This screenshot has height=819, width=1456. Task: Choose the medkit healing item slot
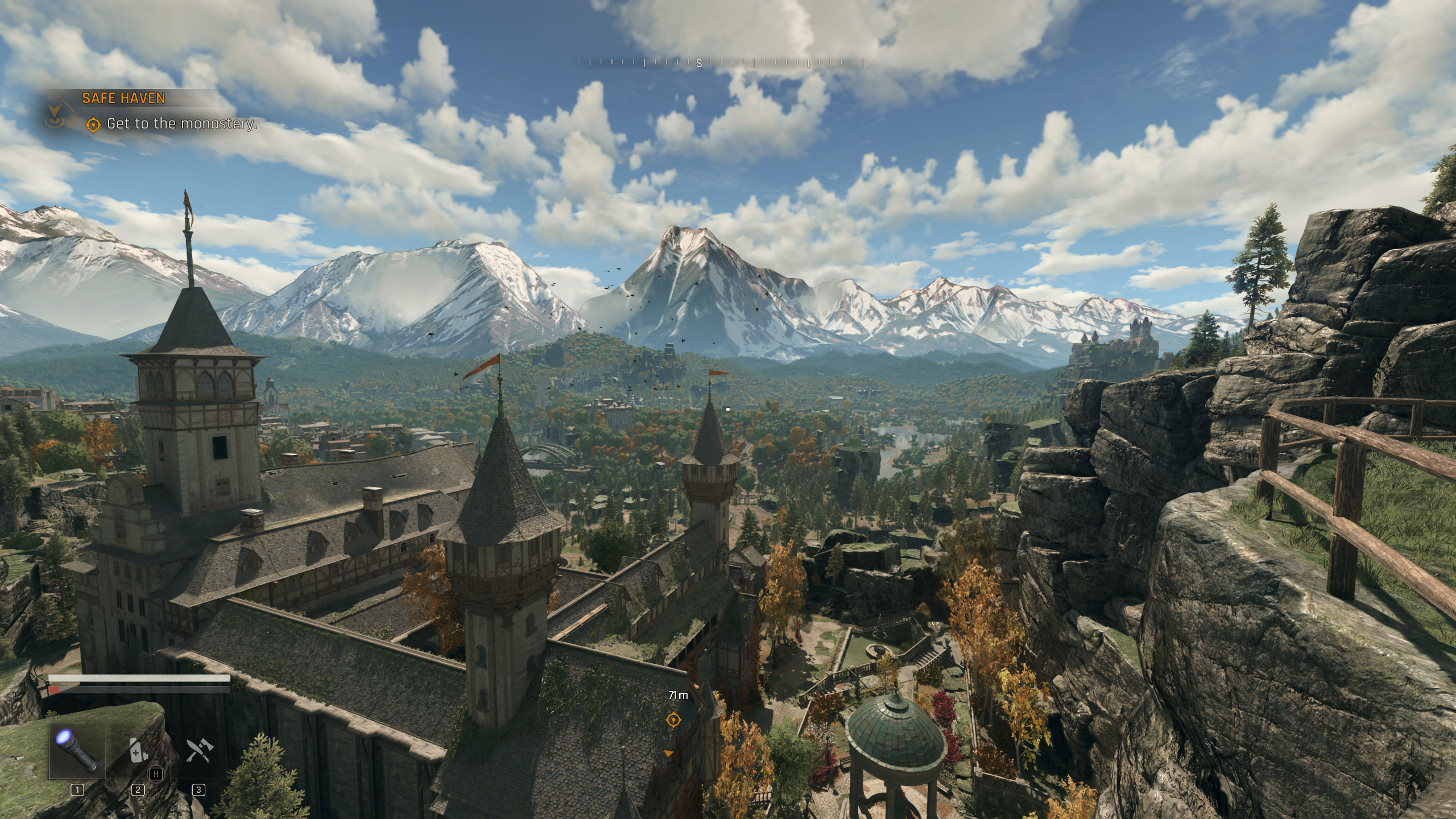(x=138, y=751)
